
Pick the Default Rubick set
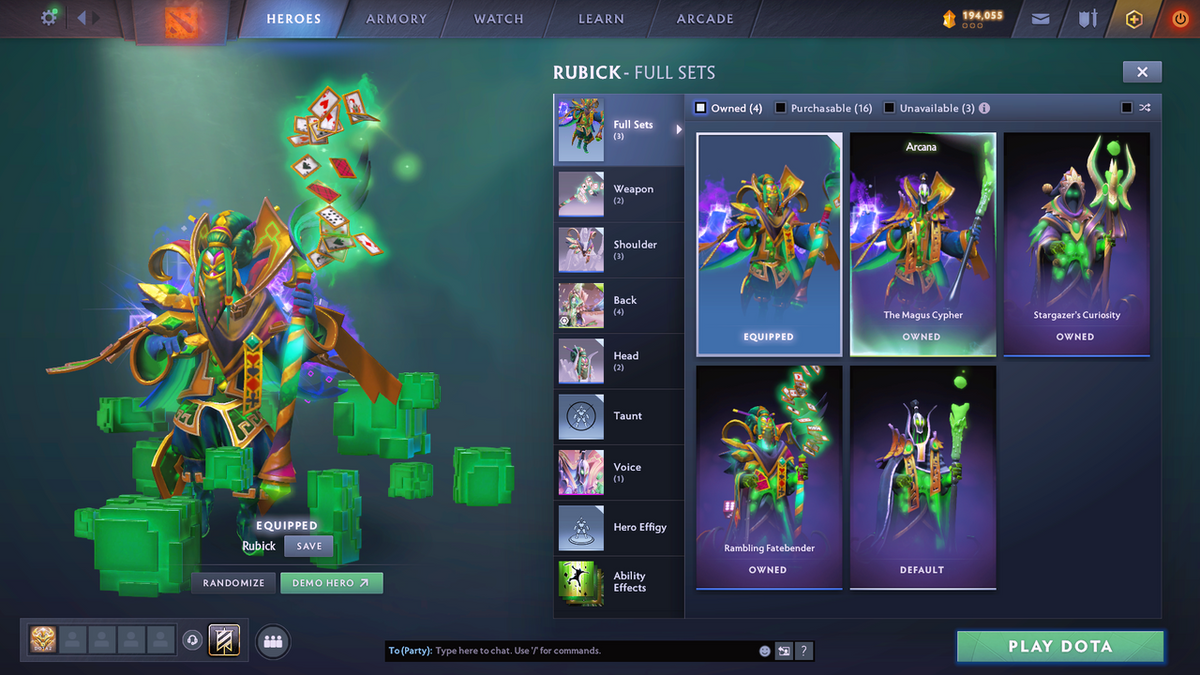[x=922, y=477]
